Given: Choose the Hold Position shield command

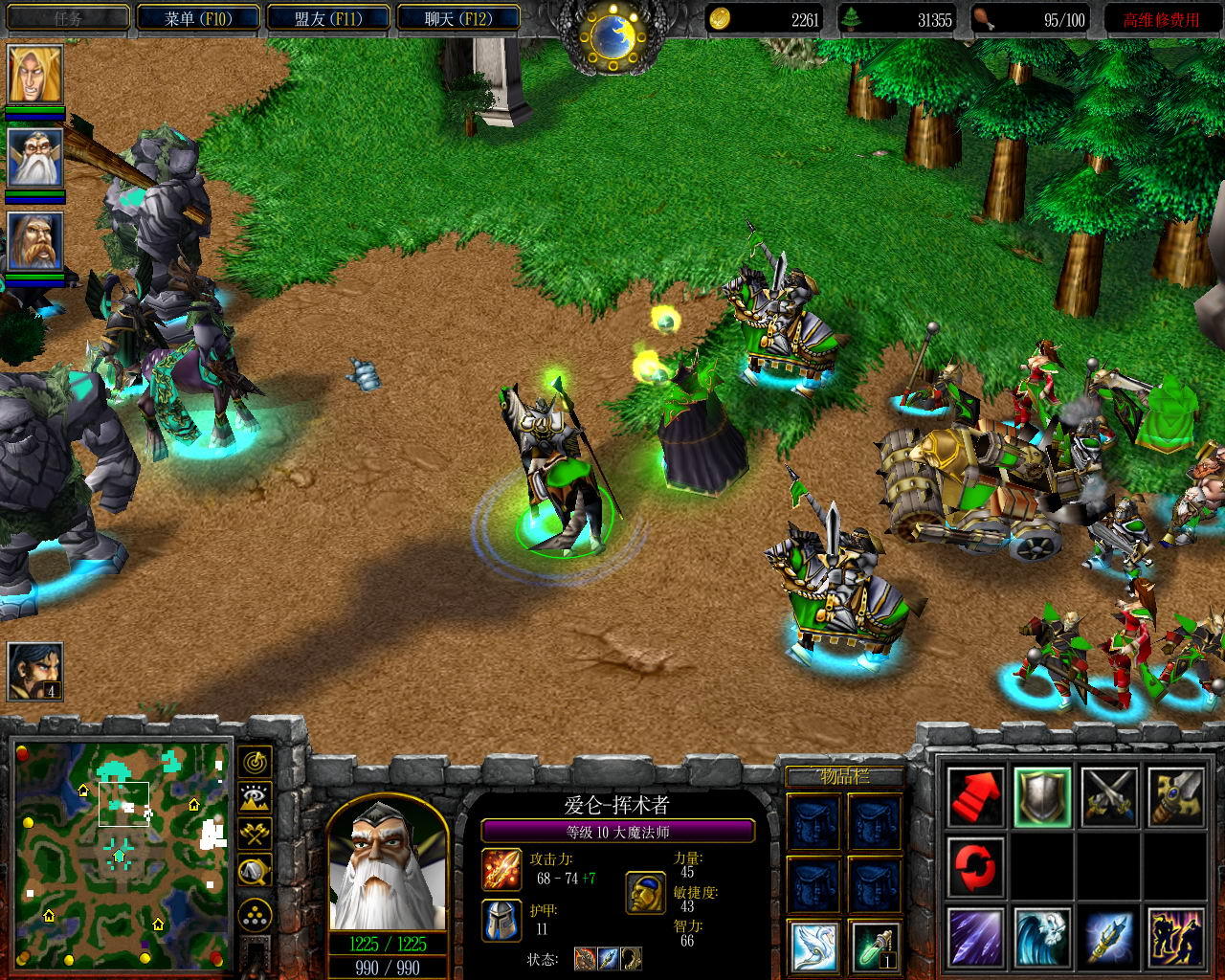Looking at the screenshot, I should [1042, 796].
